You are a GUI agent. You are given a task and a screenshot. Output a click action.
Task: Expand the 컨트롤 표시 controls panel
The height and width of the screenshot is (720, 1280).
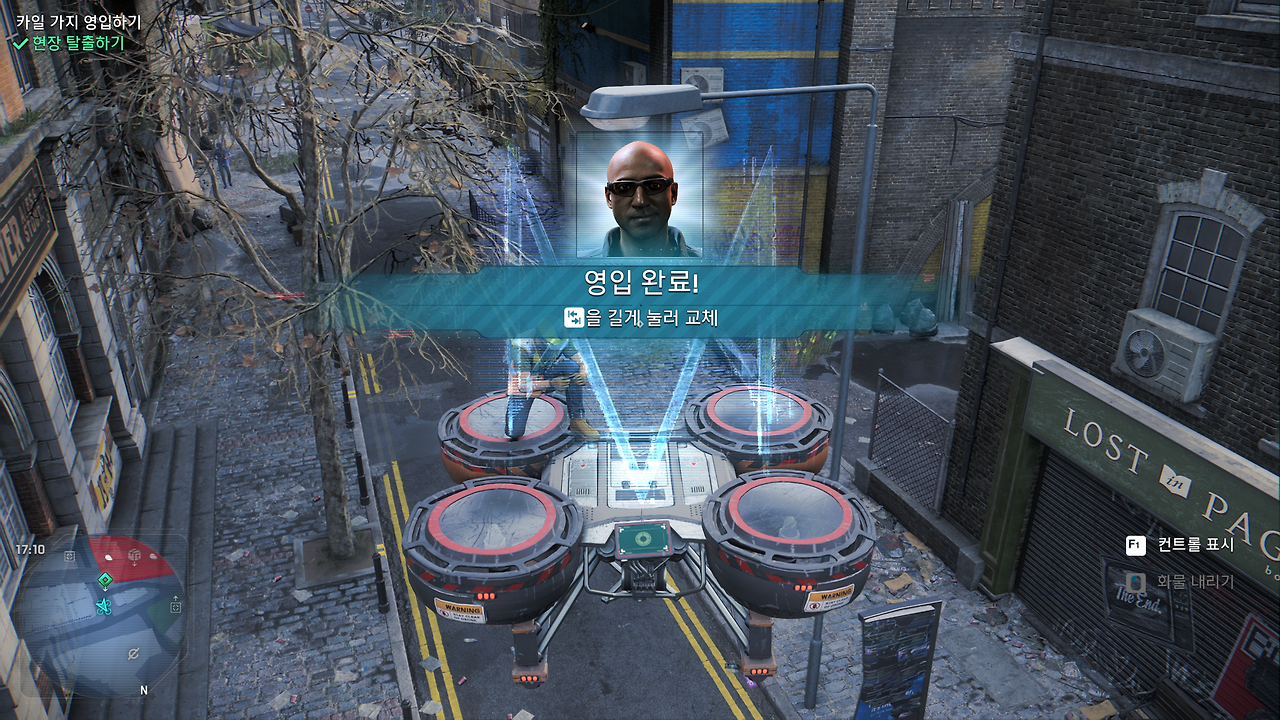click(x=1197, y=544)
